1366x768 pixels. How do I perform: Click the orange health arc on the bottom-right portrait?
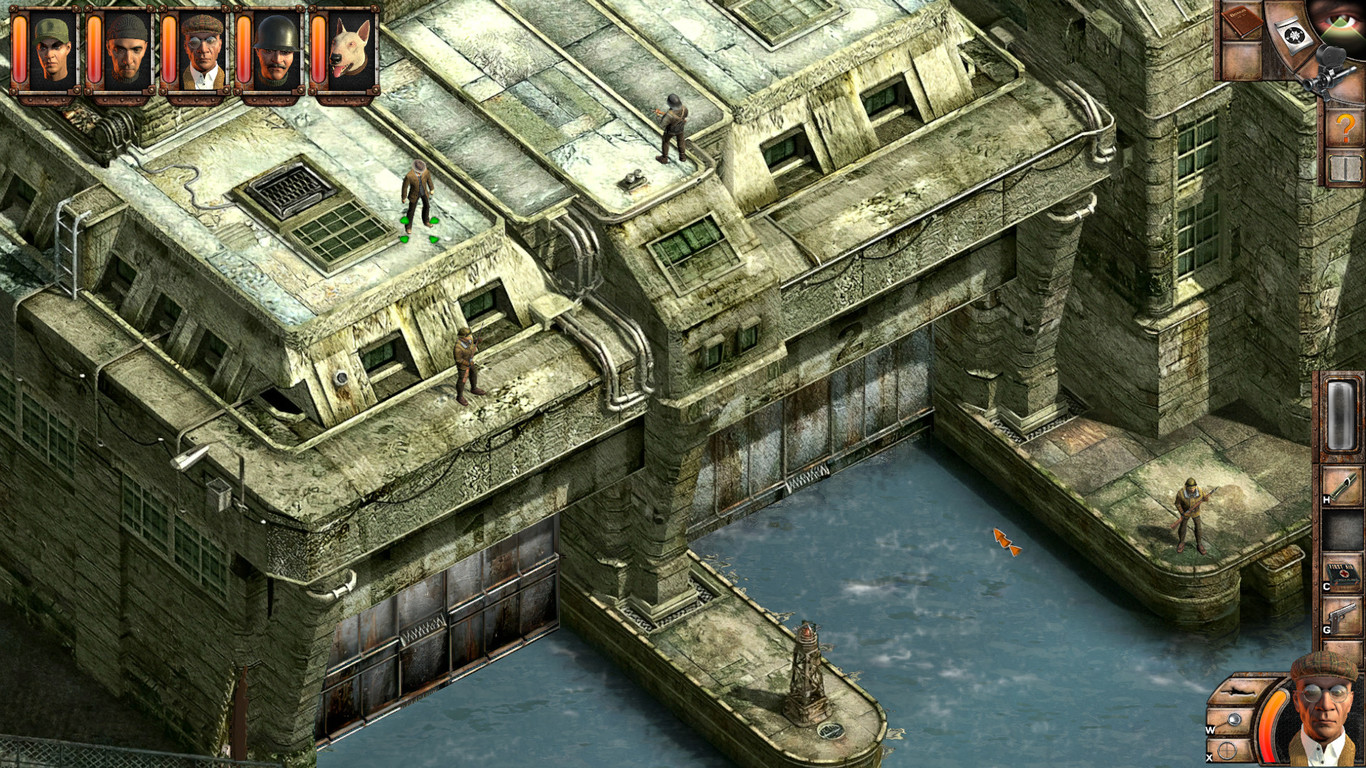[1268, 716]
